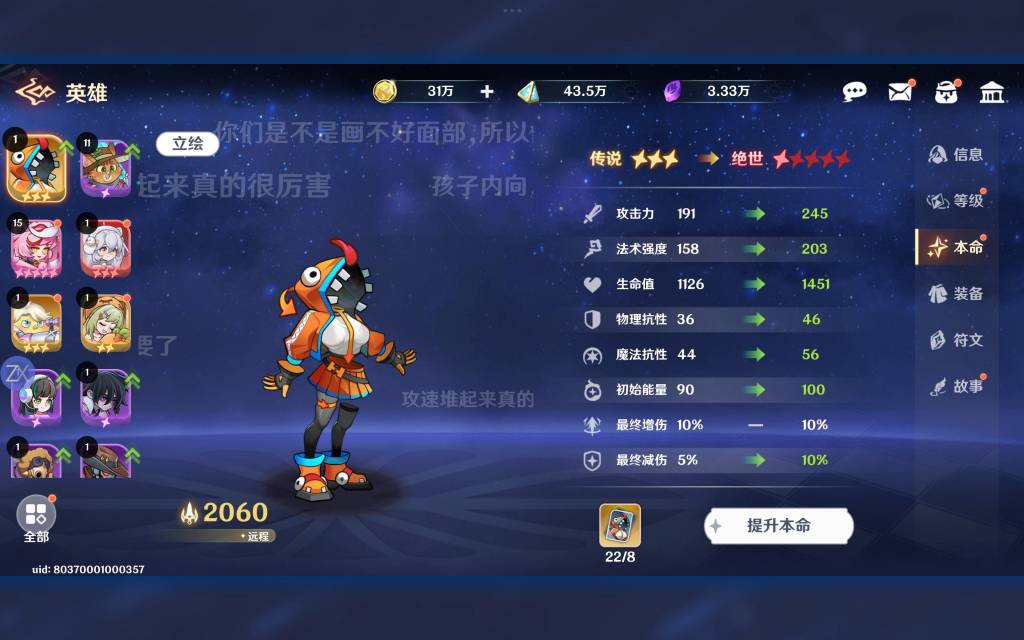Click the 提升本命 upgrade button
The width and height of the screenshot is (1024, 640).
(x=778, y=526)
